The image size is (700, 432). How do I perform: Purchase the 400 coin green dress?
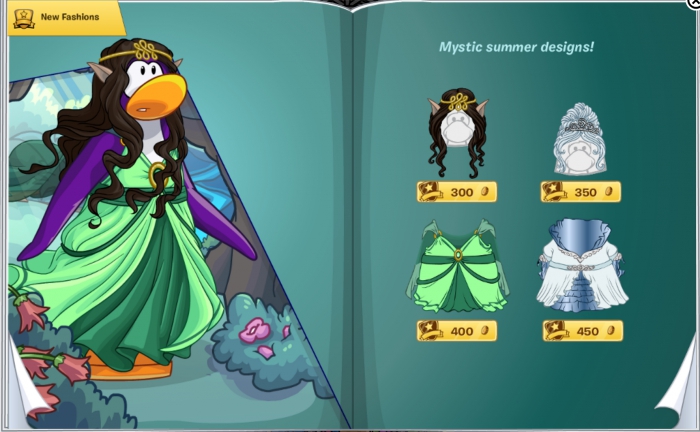(456, 331)
